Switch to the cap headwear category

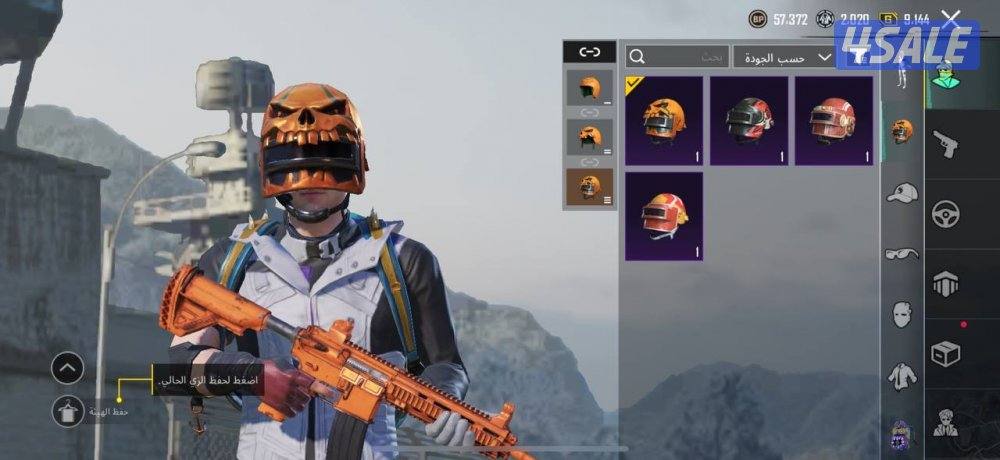click(902, 192)
